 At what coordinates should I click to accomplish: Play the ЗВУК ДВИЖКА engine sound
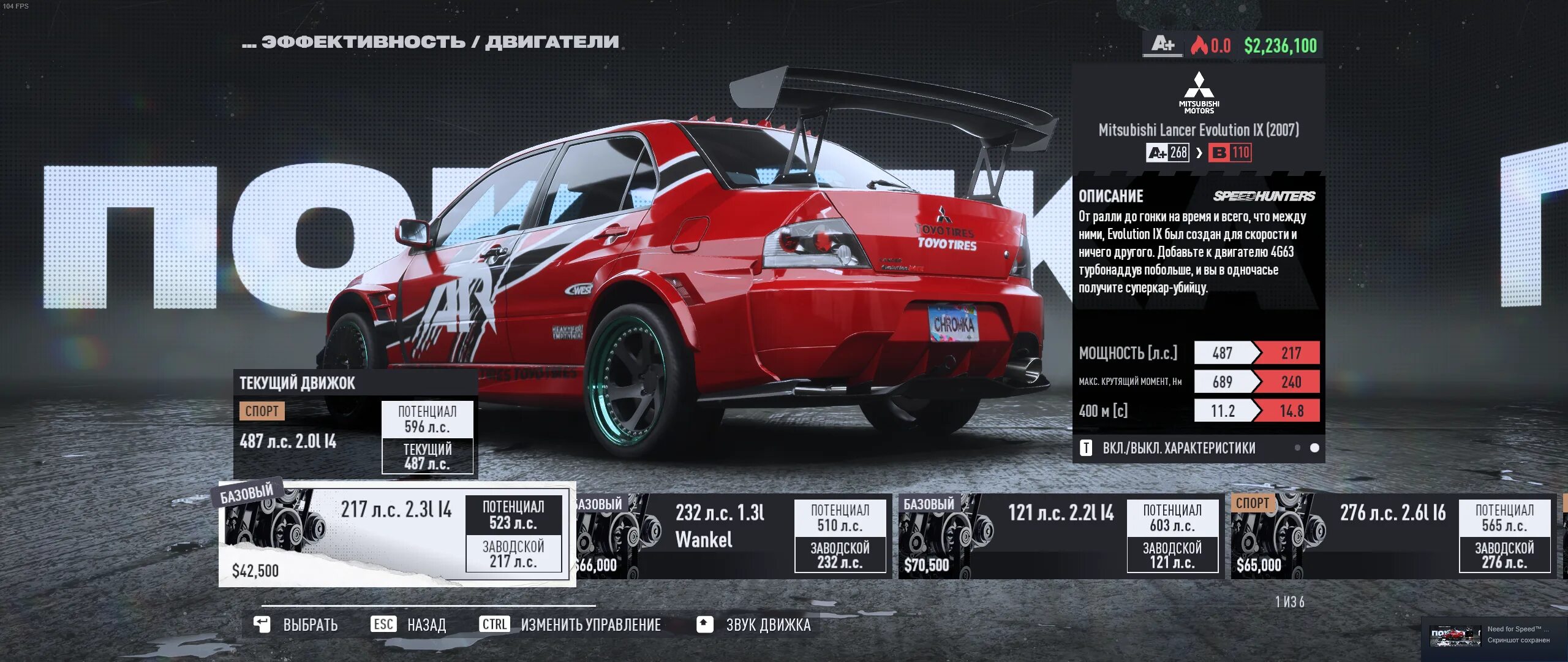[x=754, y=625]
